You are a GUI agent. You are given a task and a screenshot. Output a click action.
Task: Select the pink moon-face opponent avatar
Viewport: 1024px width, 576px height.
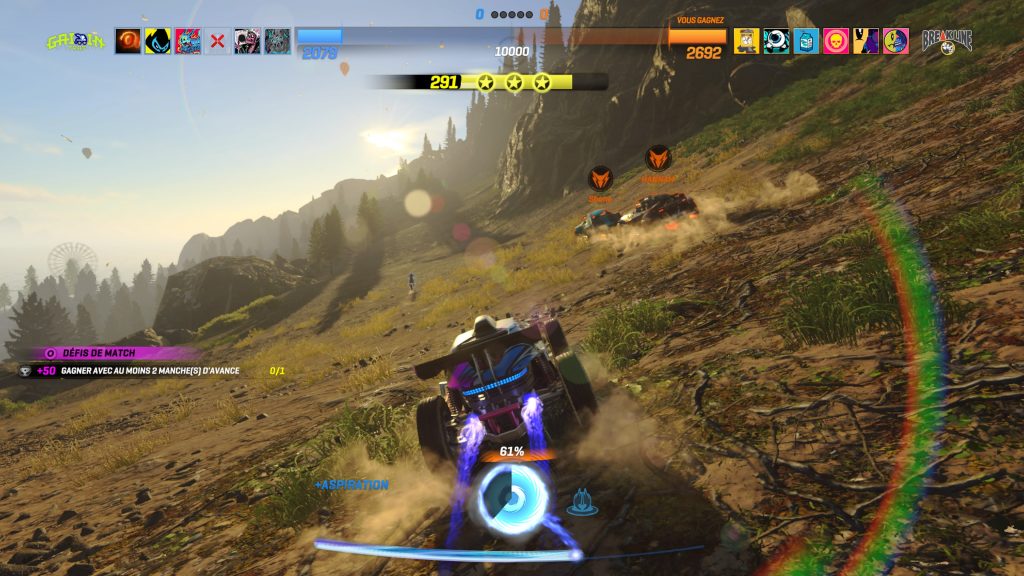(896, 41)
